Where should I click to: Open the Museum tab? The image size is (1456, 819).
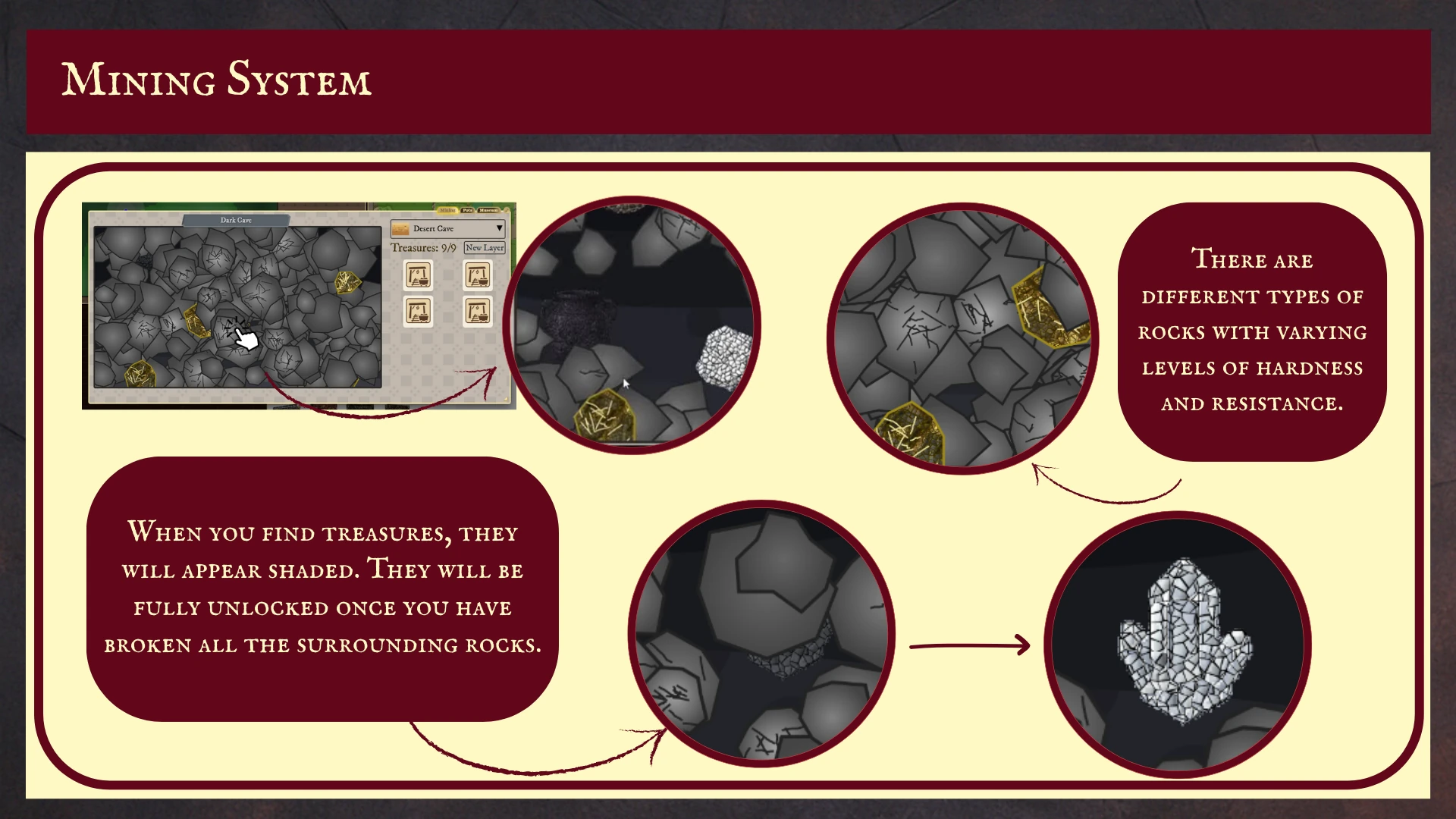pos(488,211)
